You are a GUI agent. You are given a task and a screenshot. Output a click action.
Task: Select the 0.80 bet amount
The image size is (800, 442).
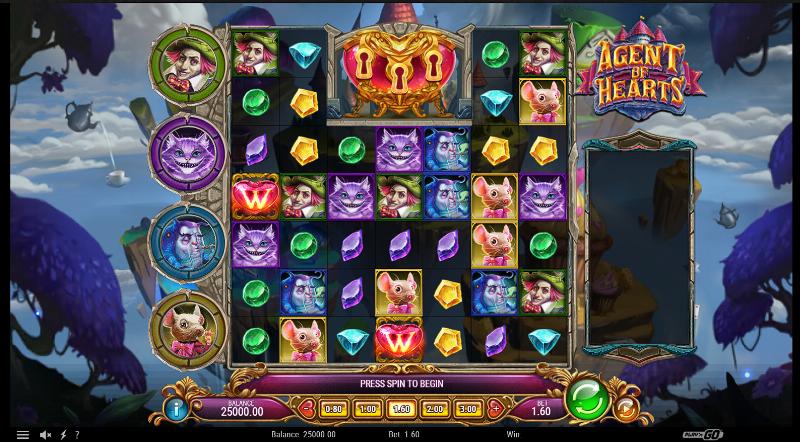click(335, 408)
